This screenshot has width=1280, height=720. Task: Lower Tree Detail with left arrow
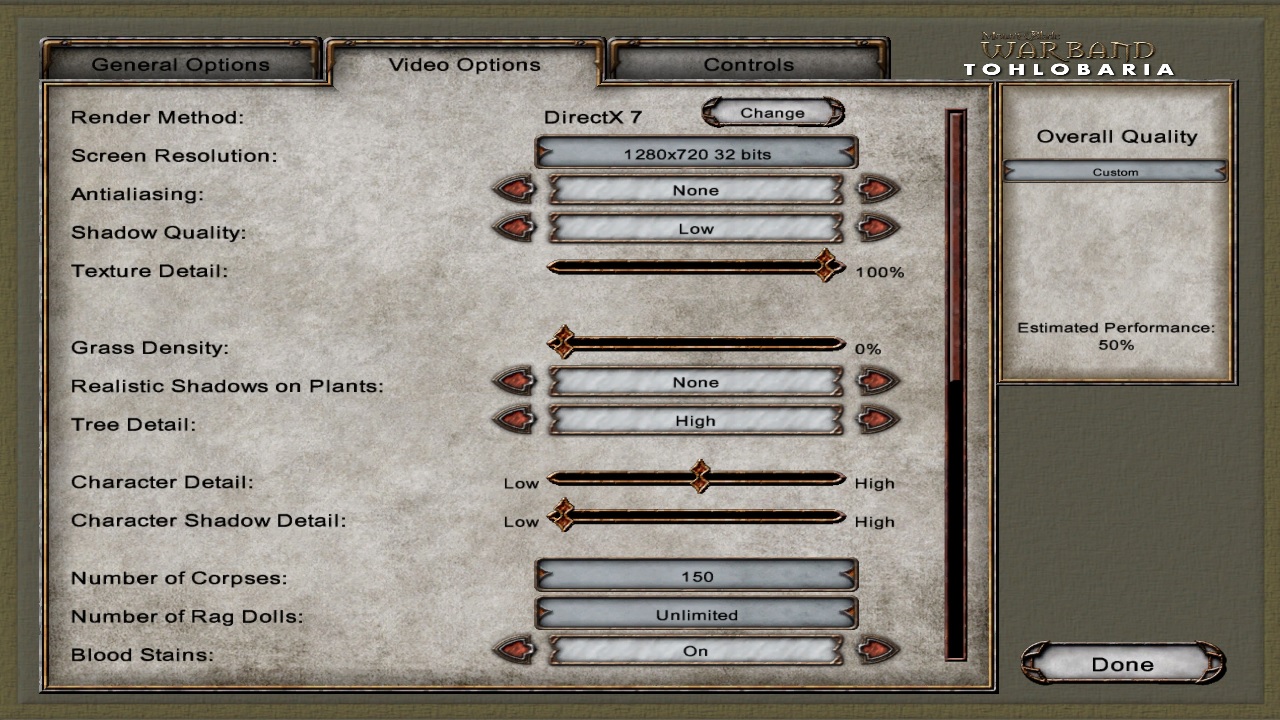pyautogui.click(x=514, y=420)
